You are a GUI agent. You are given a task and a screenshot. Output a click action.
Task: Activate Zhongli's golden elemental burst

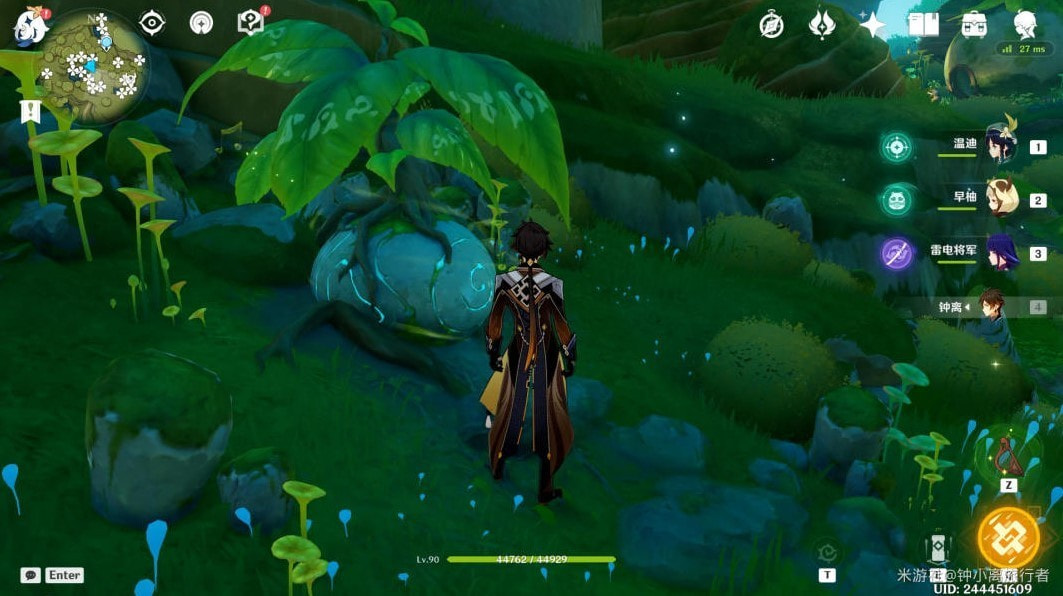1007,538
